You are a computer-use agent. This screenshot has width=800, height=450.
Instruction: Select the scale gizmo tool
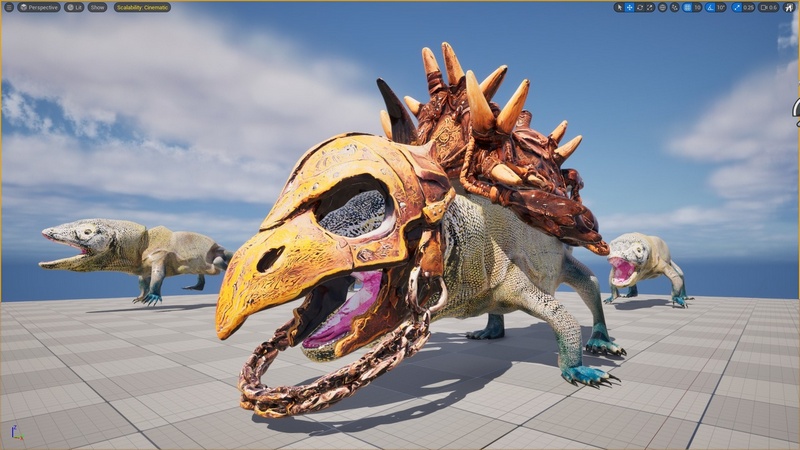click(649, 7)
